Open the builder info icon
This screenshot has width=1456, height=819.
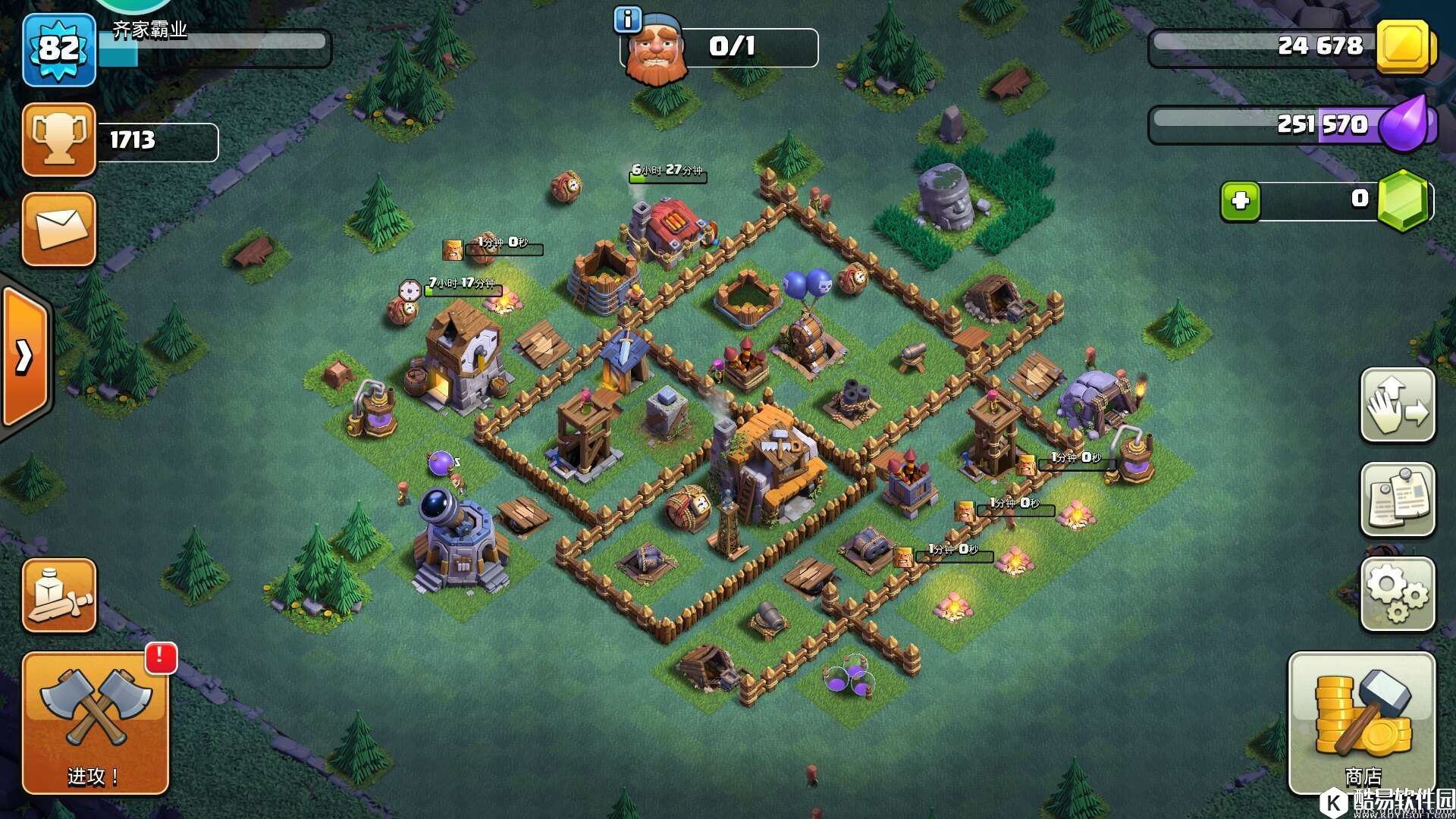[x=627, y=20]
